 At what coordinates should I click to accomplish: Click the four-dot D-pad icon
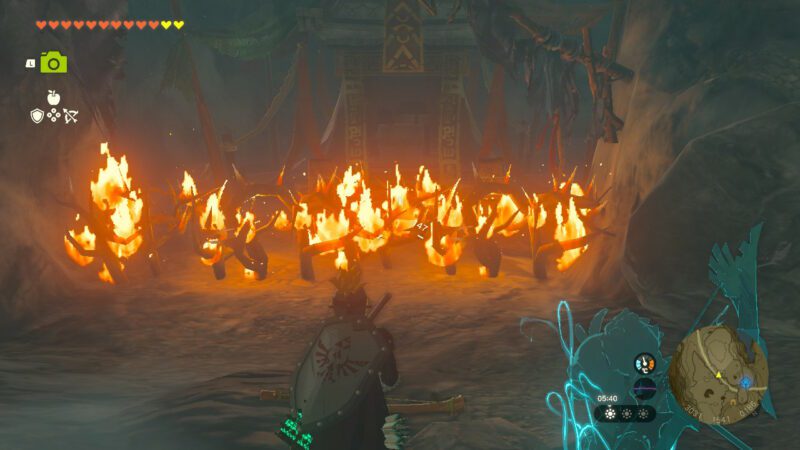click(x=53, y=116)
